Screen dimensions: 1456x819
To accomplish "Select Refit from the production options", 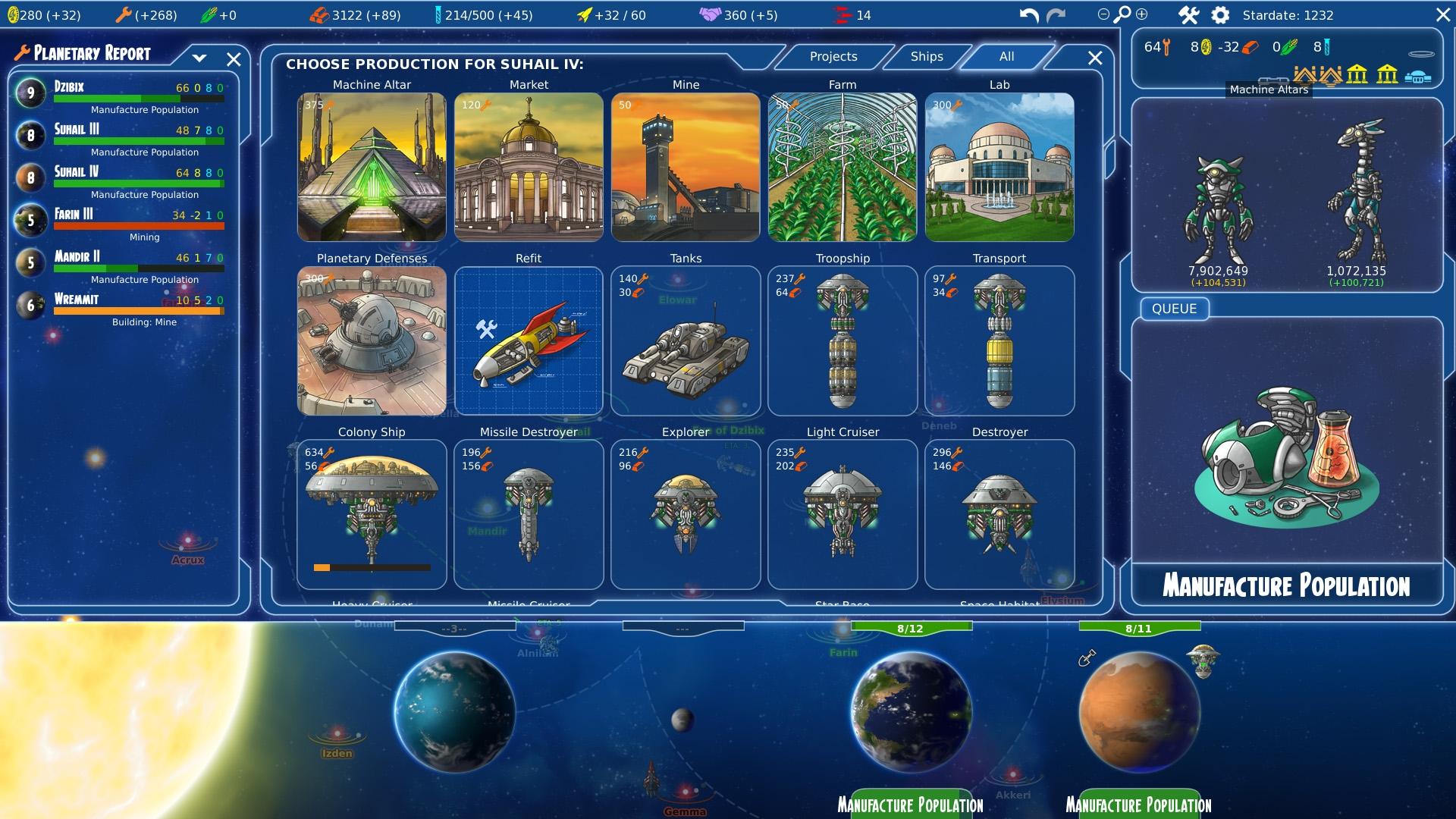I will click(529, 341).
